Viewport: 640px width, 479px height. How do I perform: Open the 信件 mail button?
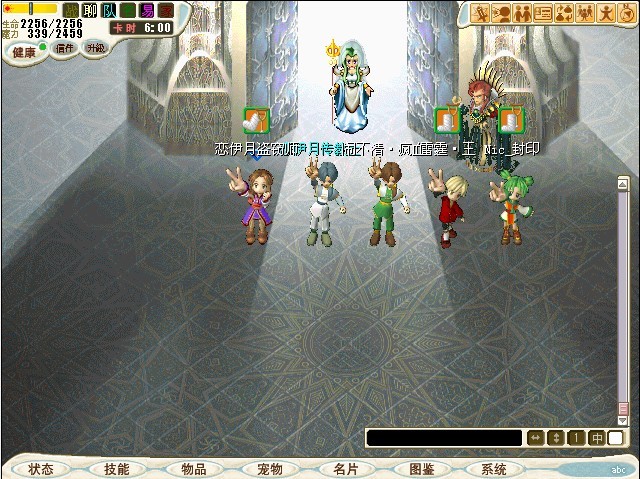[x=64, y=49]
